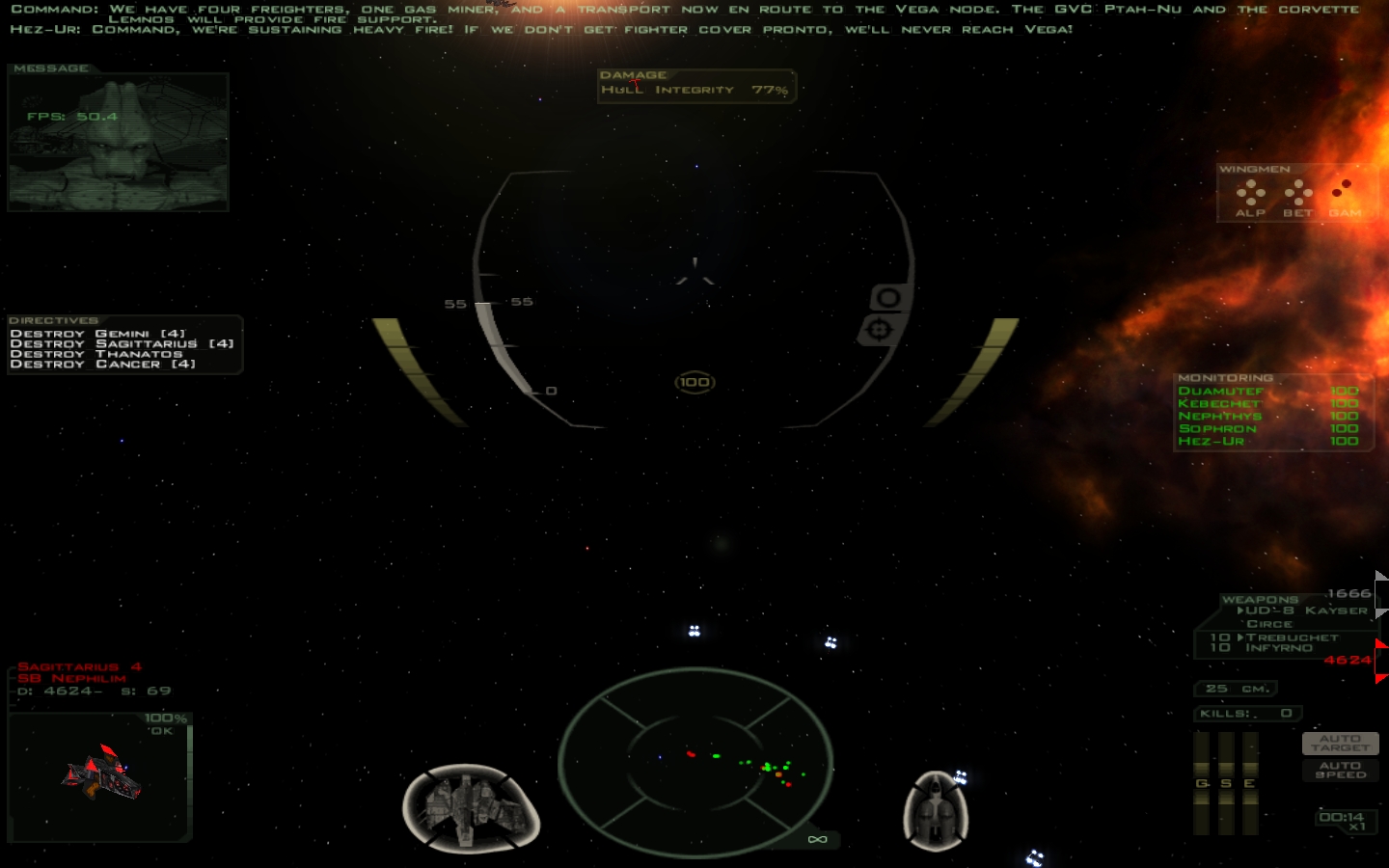
Task: Toggle the Auto Target button
Action: click(1340, 743)
